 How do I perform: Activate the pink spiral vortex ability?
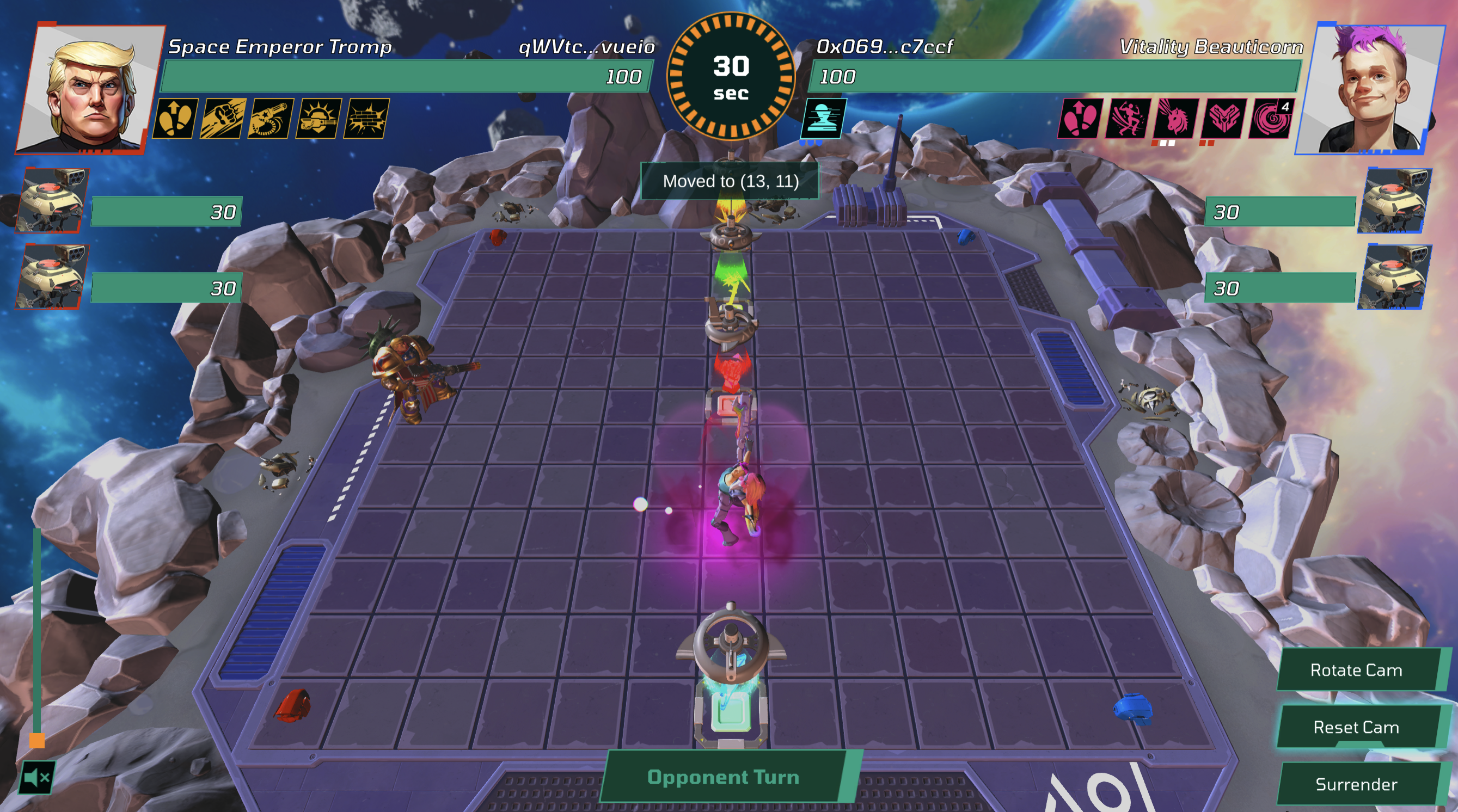pyautogui.click(x=1271, y=118)
